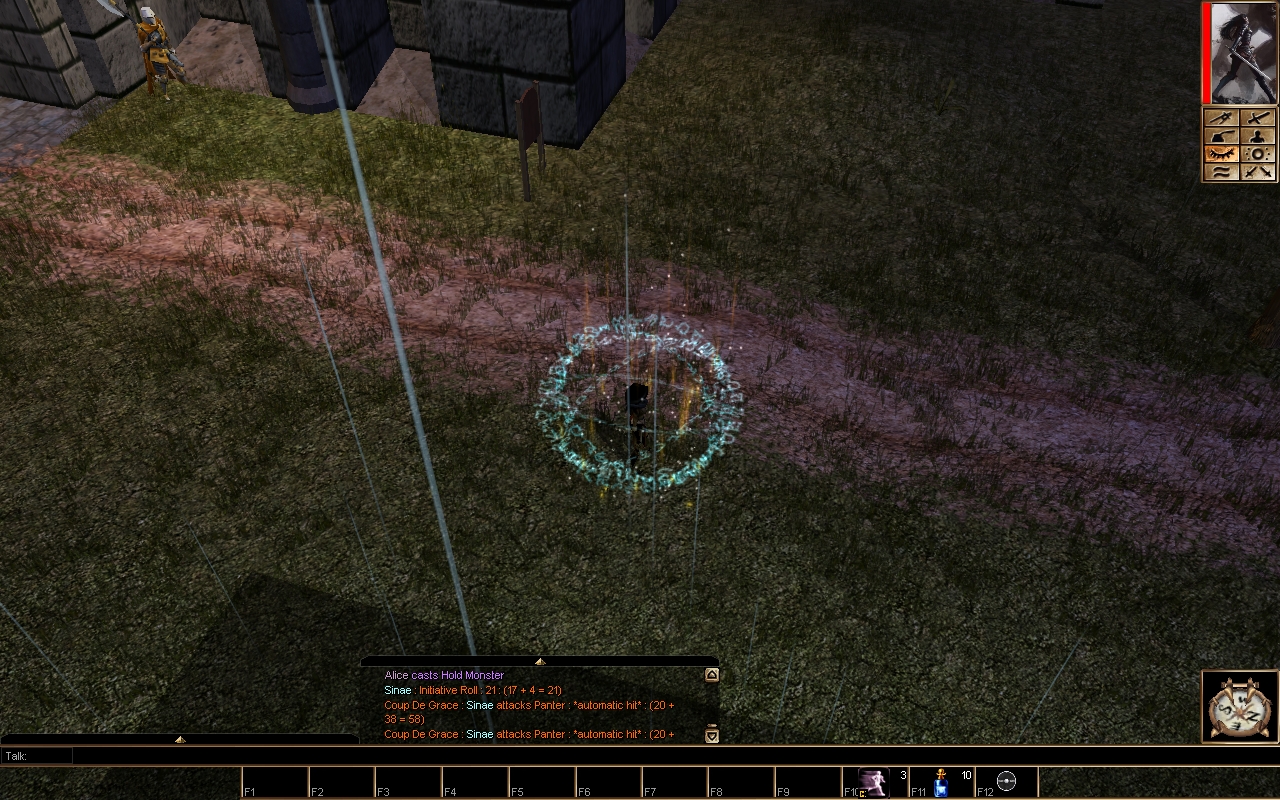The image size is (1280, 800).
Task: Select the person silhouette mode icon
Action: tap(1258, 136)
